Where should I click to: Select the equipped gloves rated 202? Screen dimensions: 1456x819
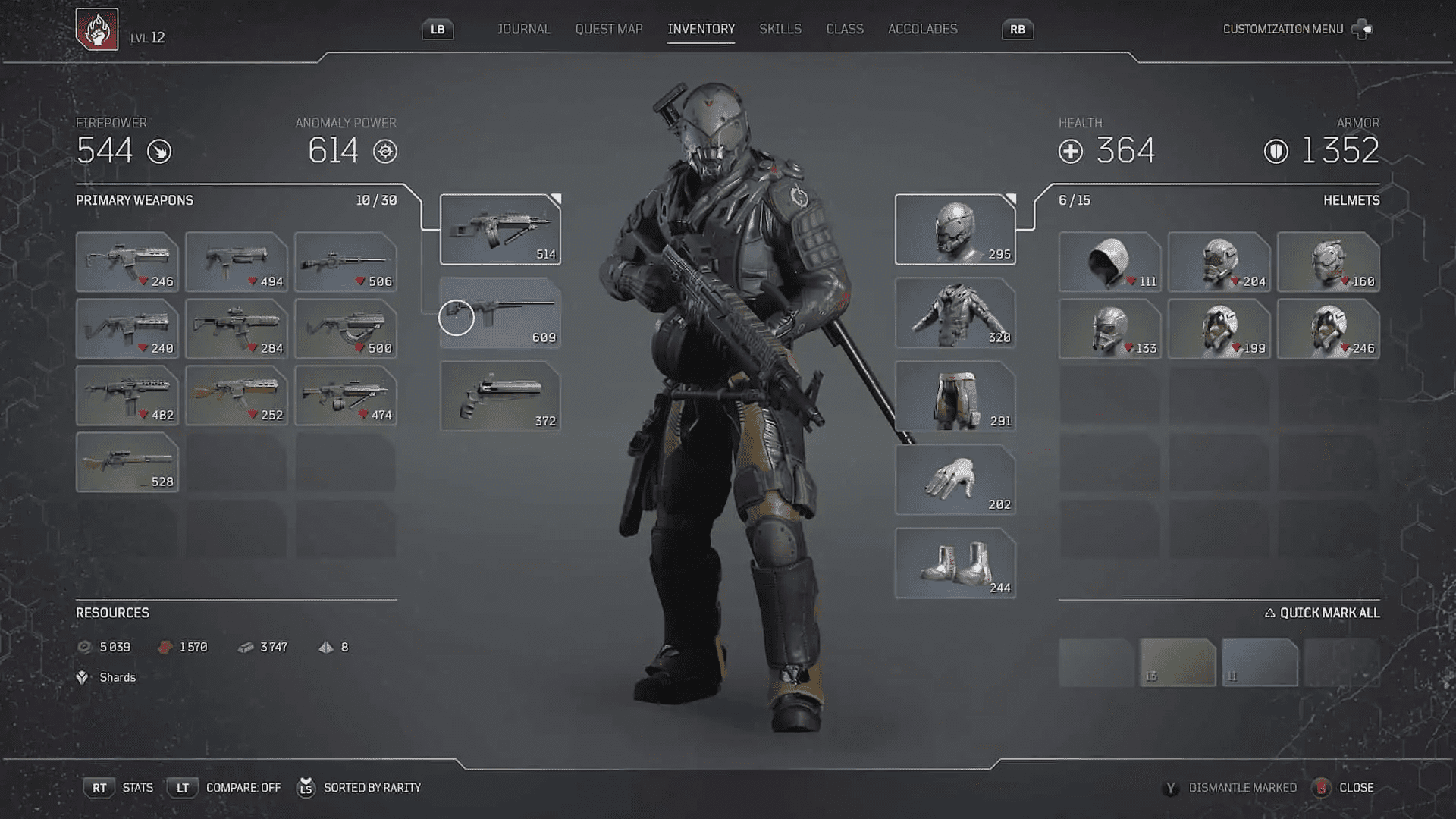(x=955, y=479)
